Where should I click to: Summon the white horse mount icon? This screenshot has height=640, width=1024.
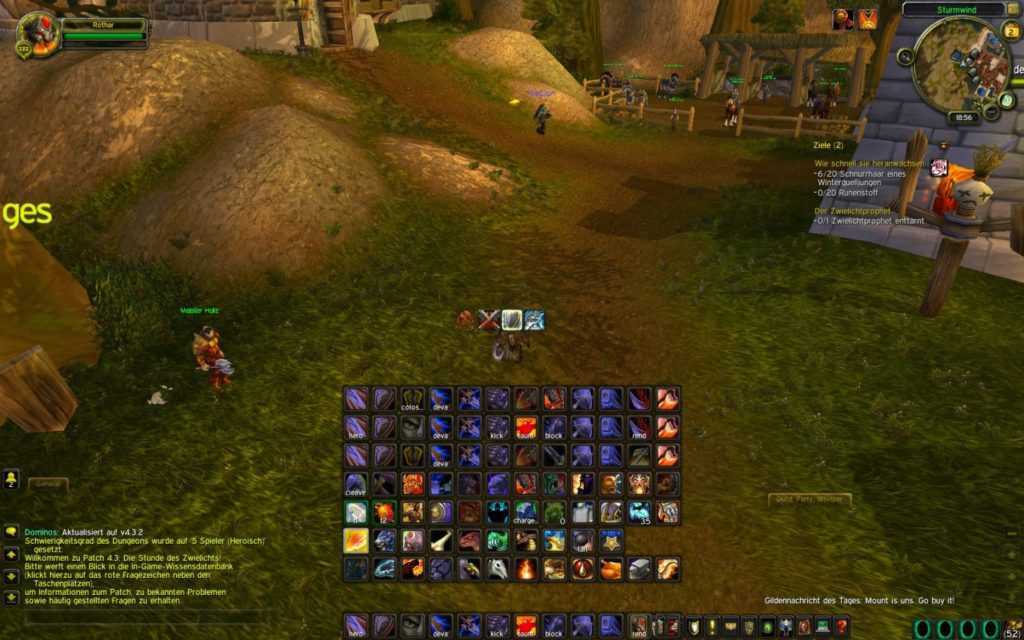tap(497, 569)
